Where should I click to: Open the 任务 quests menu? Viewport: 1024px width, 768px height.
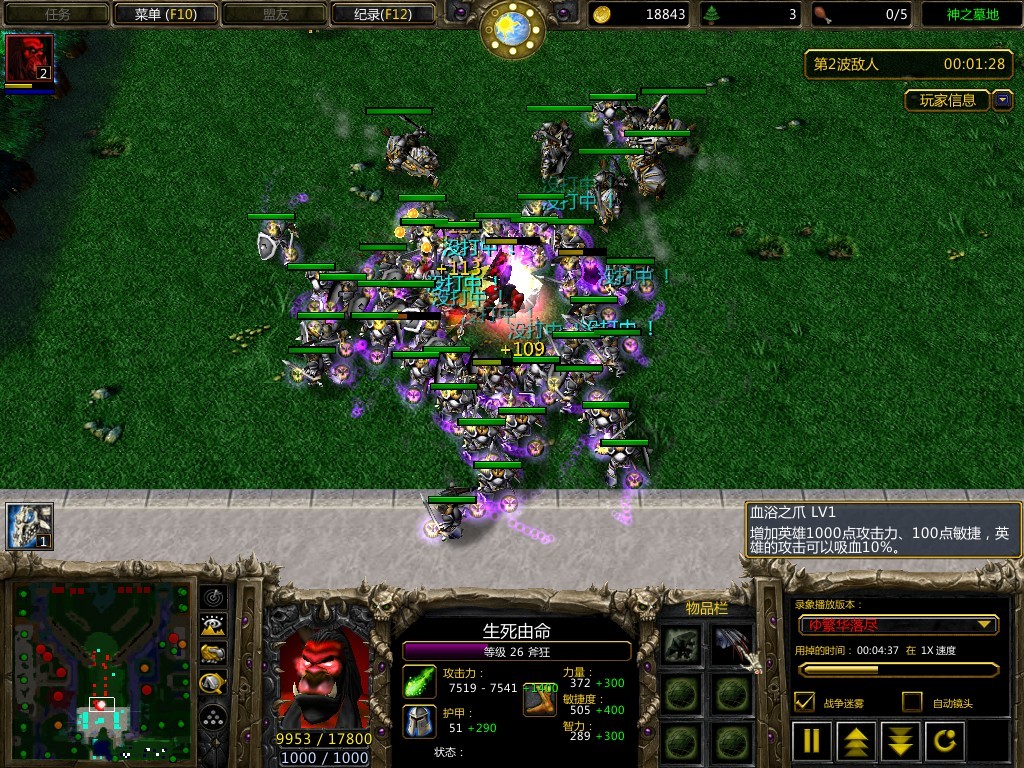(x=57, y=14)
